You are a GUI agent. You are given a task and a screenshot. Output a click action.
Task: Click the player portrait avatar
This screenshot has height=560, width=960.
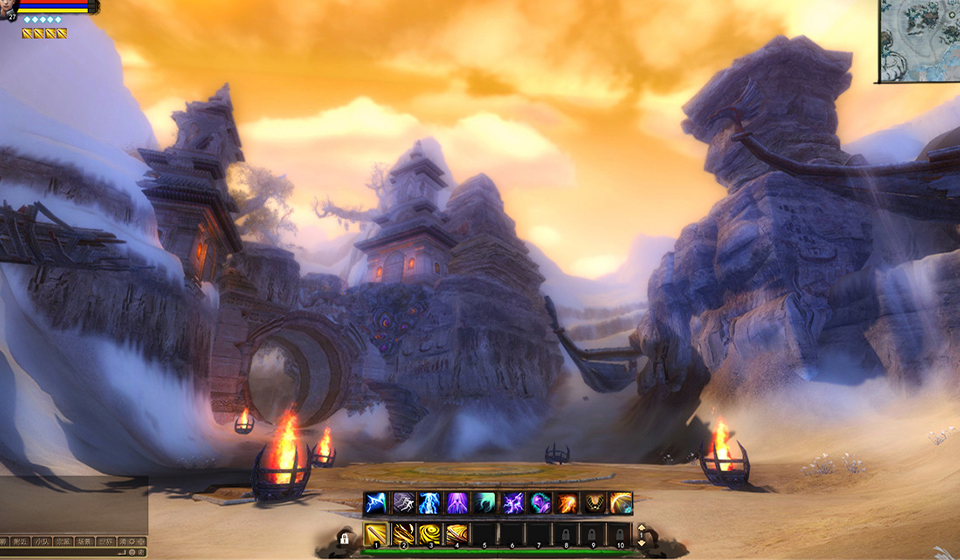pyautogui.click(x=9, y=7)
